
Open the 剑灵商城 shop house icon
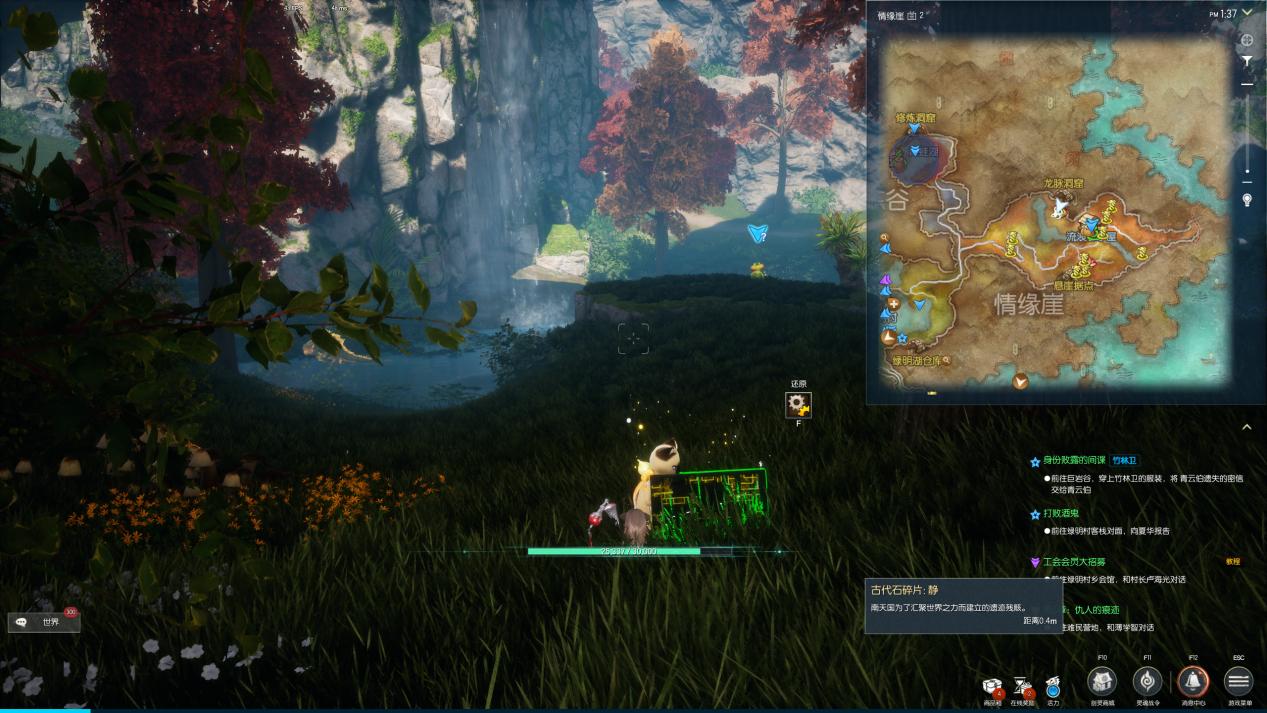1102,682
